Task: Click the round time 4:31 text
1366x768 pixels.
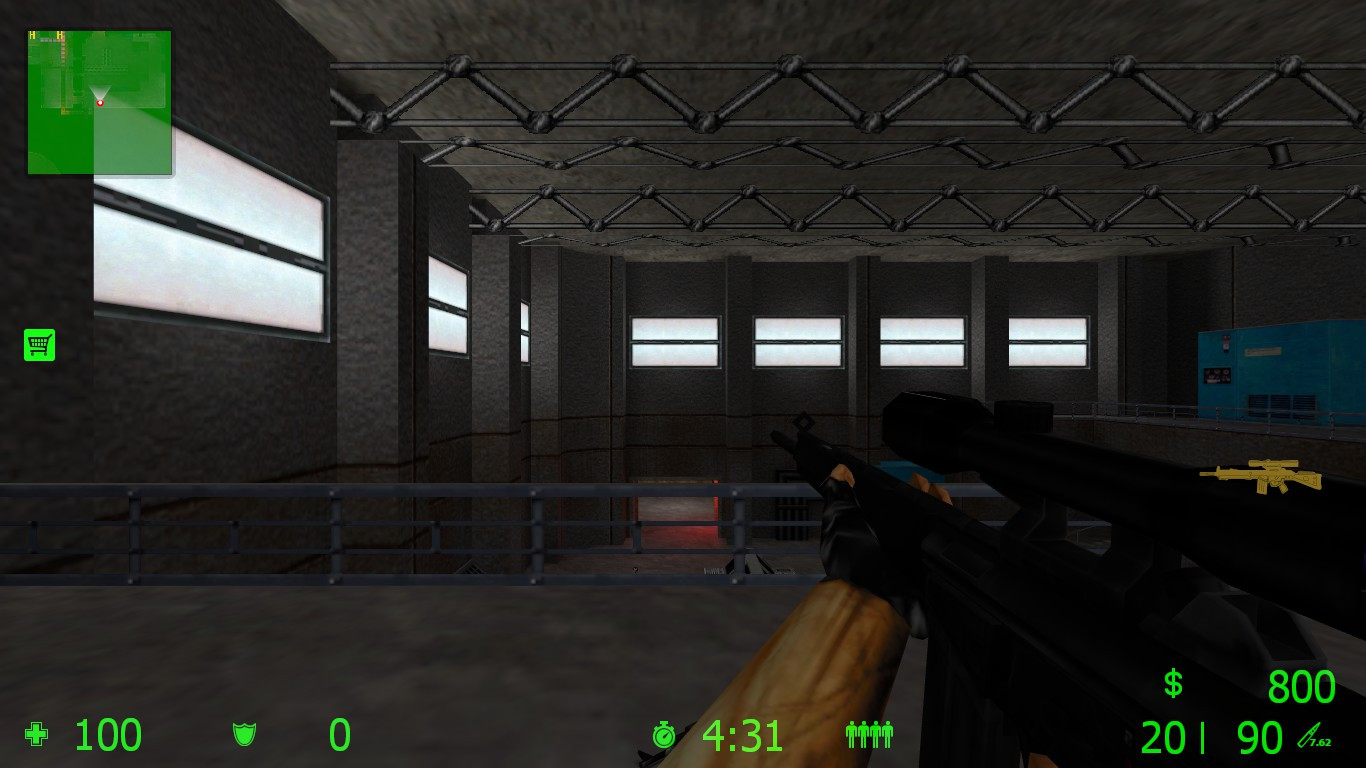Action: click(x=743, y=735)
